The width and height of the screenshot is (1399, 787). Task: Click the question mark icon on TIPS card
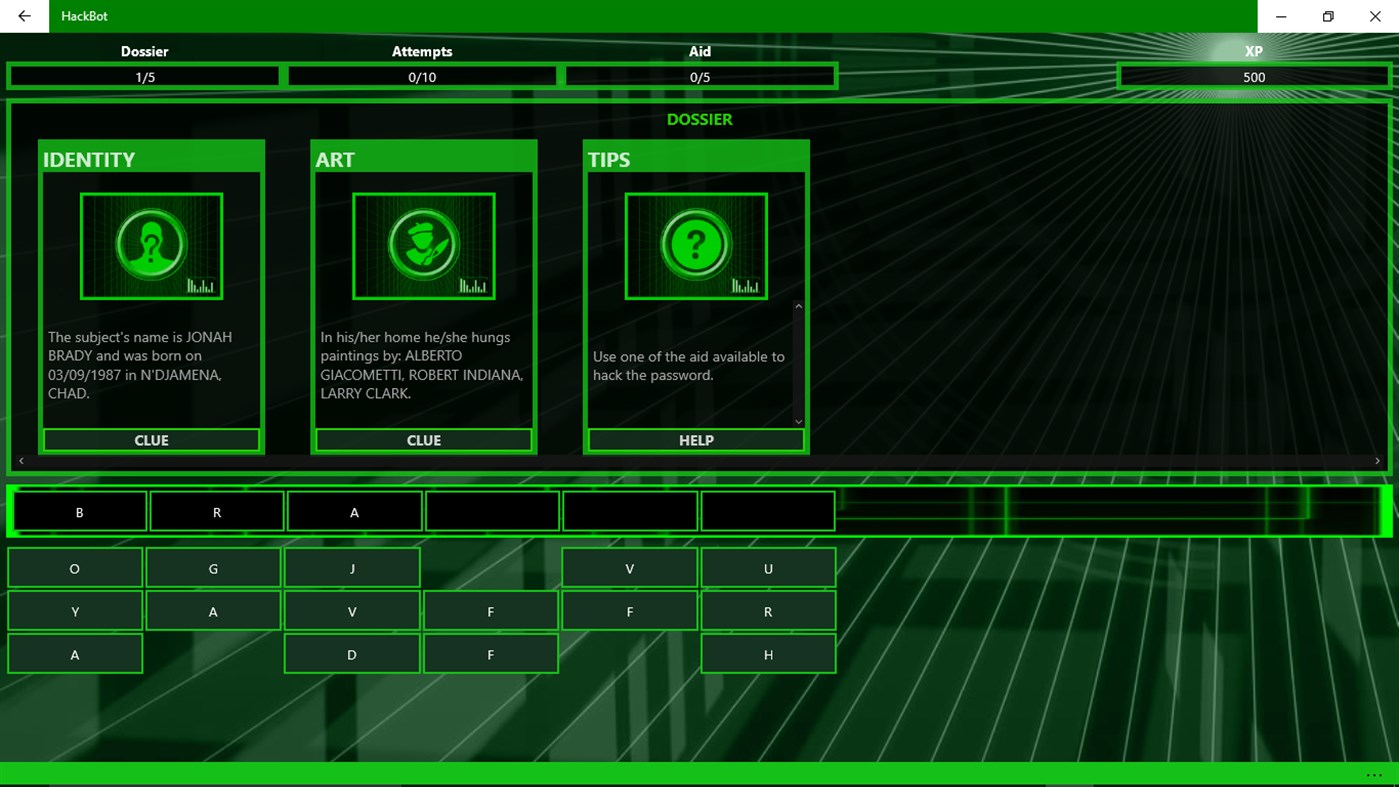[696, 245]
